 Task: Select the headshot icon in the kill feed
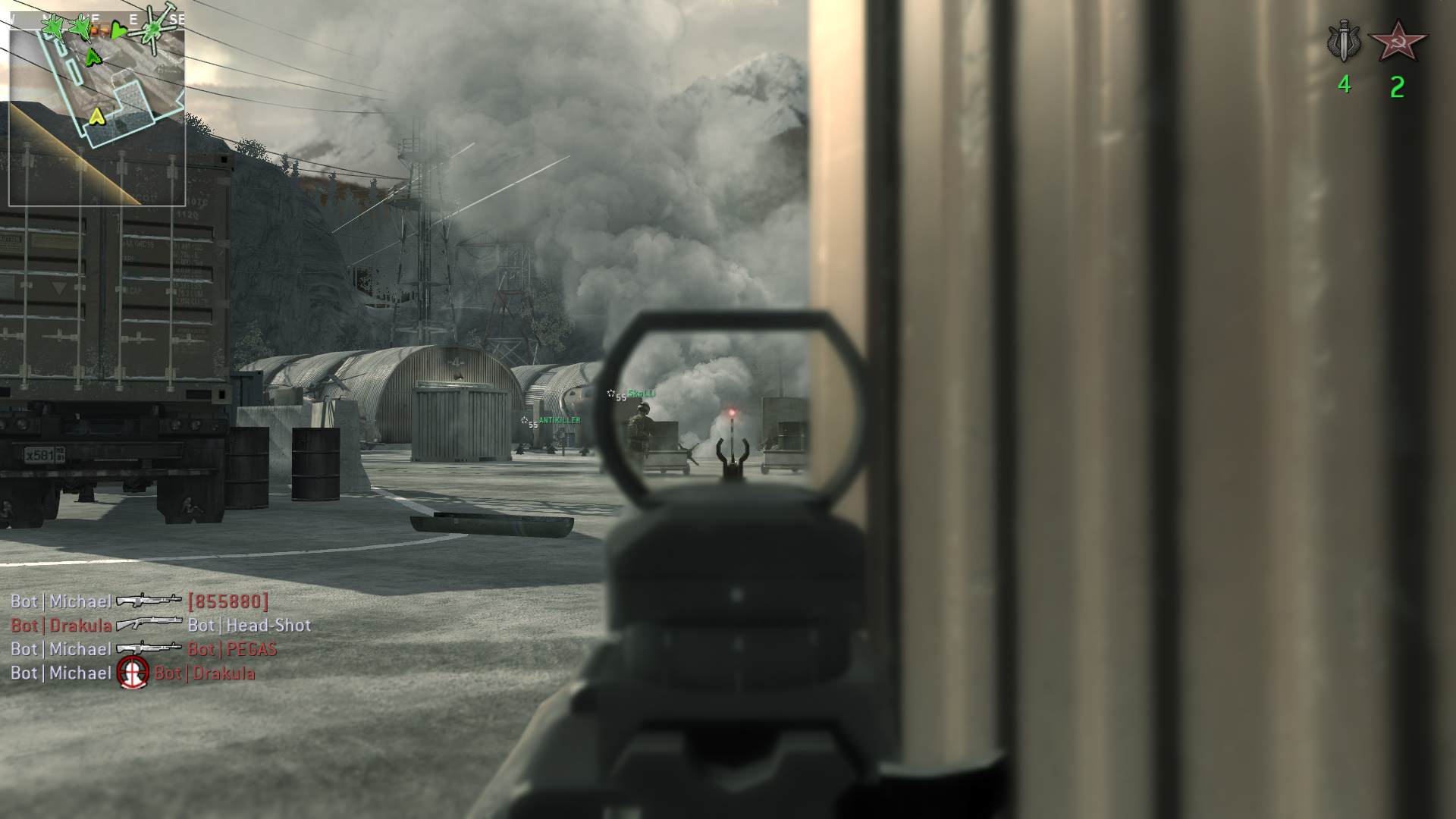(133, 673)
